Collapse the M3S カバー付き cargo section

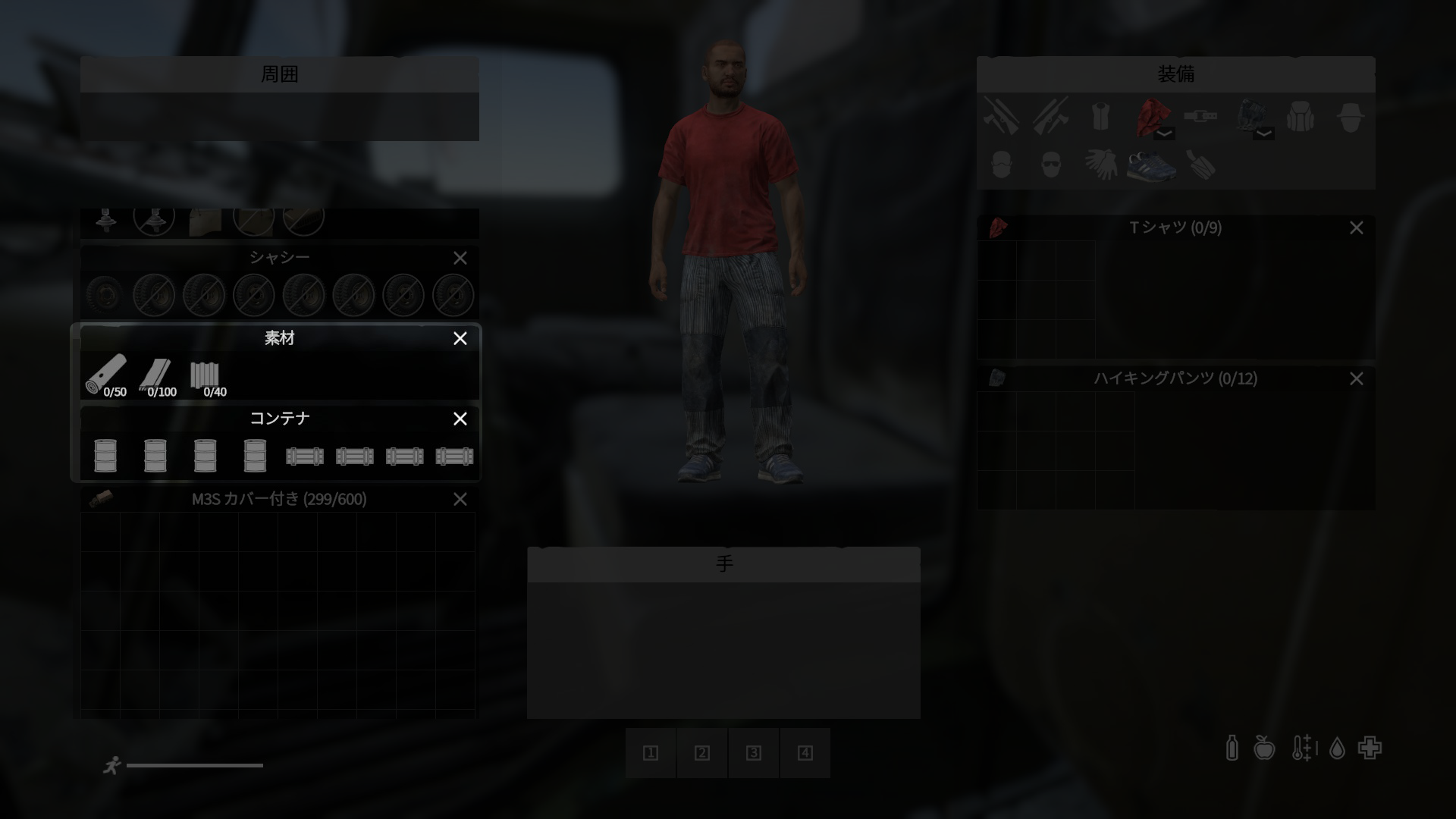point(460,500)
